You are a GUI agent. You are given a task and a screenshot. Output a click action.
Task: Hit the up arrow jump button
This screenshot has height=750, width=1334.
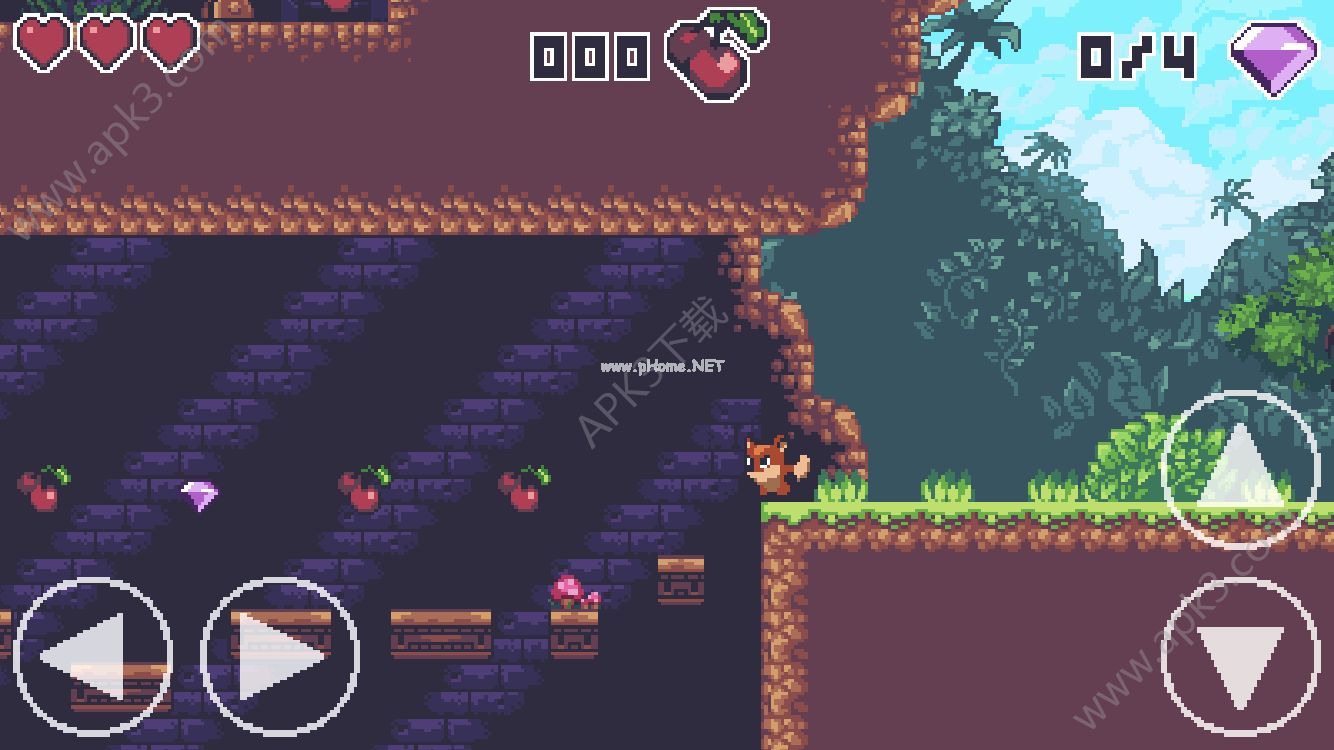click(1241, 469)
